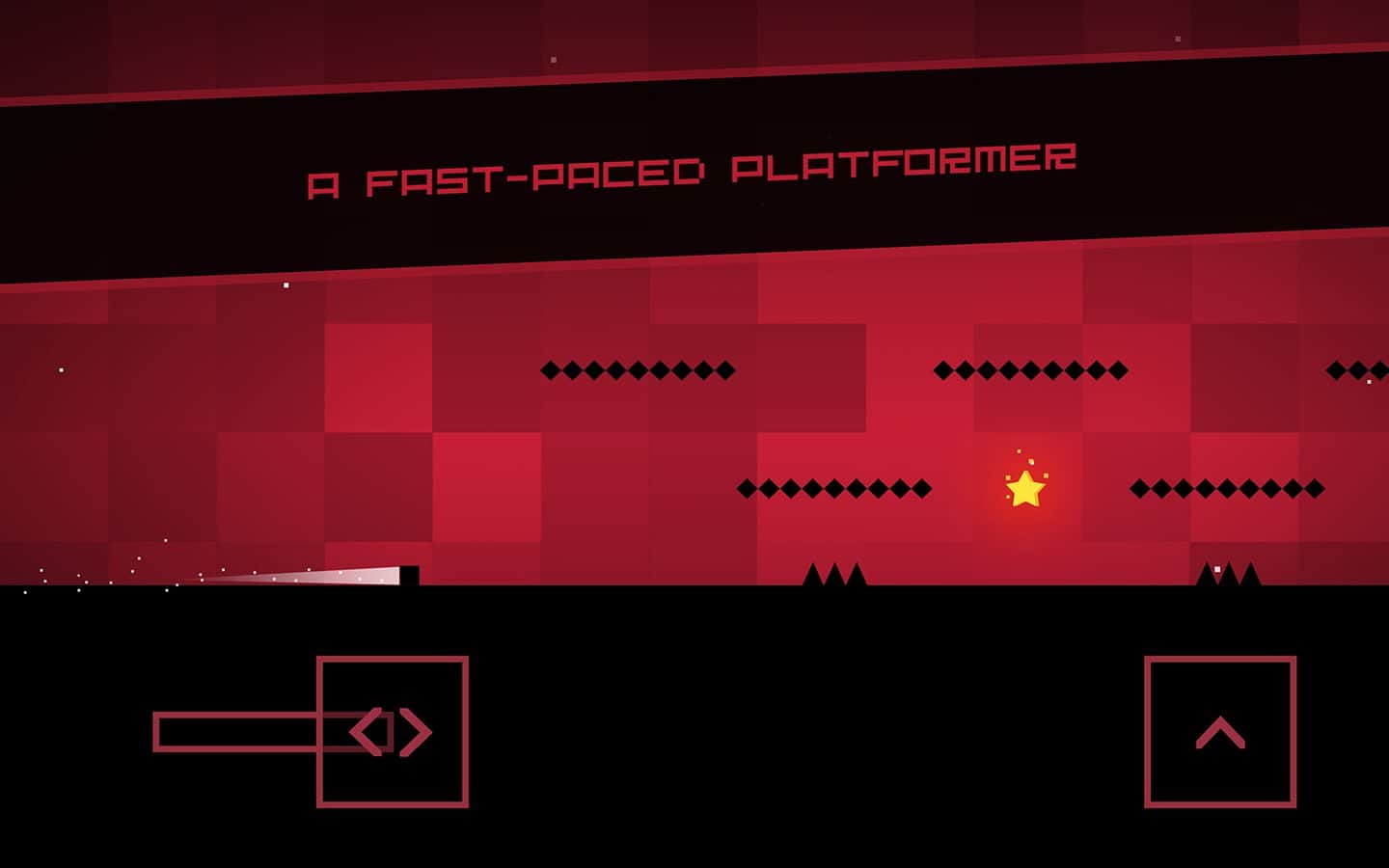The height and width of the screenshot is (868, 1389).
Task: Click the long horizontal bar left of the pad
Action: point(236,730)
